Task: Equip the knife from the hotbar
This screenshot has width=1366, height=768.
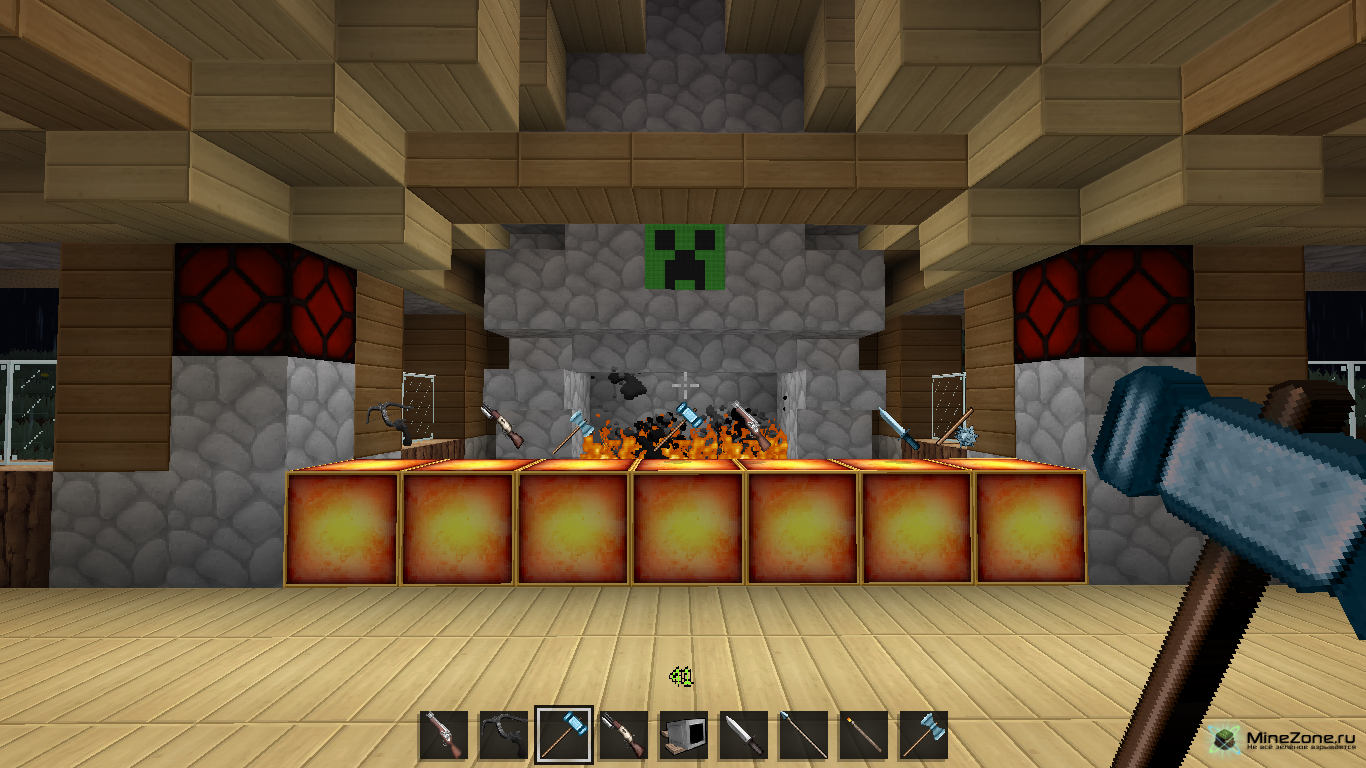Action: point(743,736)
